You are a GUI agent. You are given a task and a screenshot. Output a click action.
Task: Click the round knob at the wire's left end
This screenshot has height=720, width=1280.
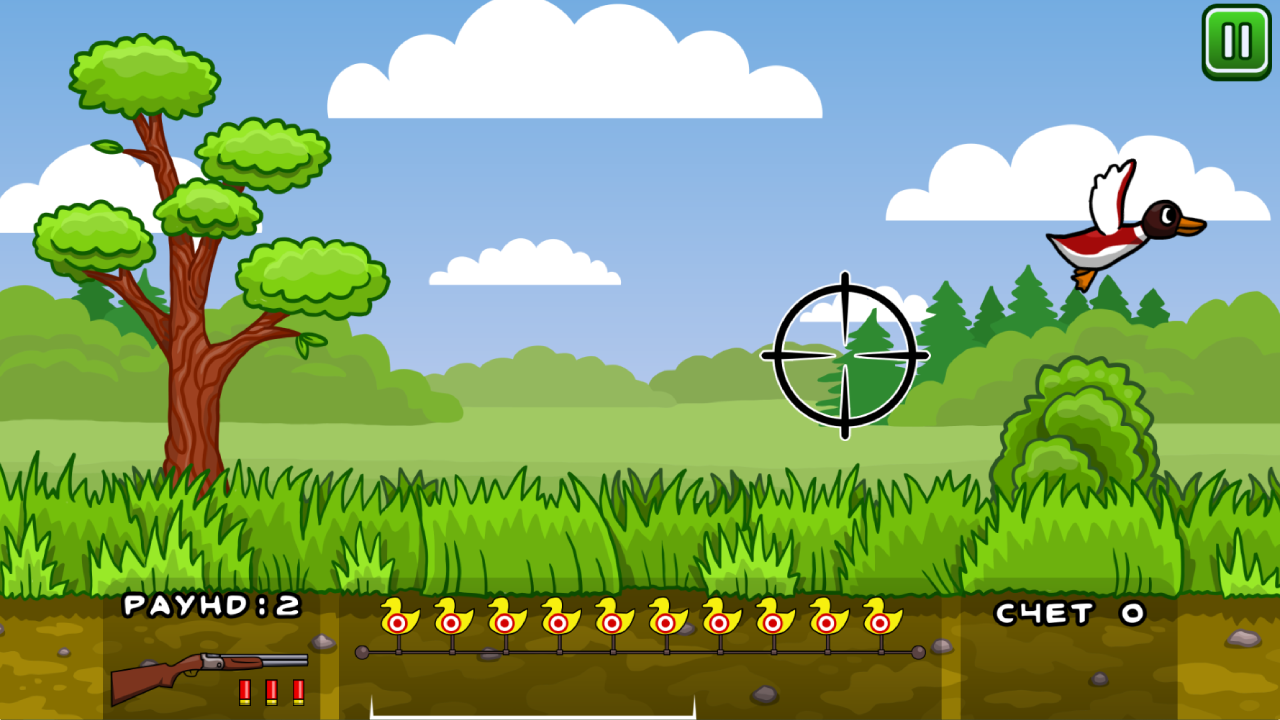360,651
